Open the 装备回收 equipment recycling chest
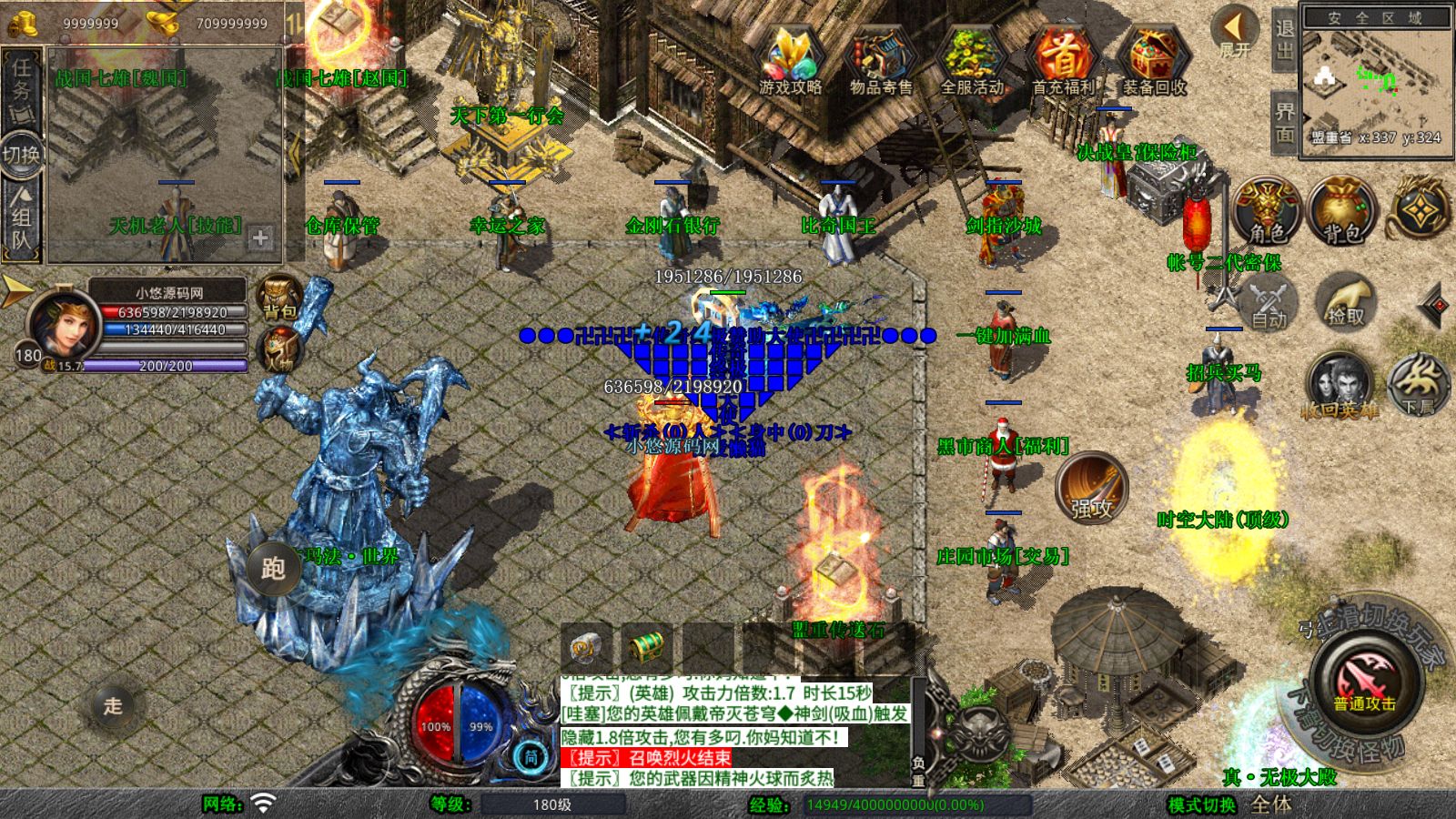Image resolution: width=1456 pixels, height=819 pixels. pyautogui.click(x=1154, y=59)
